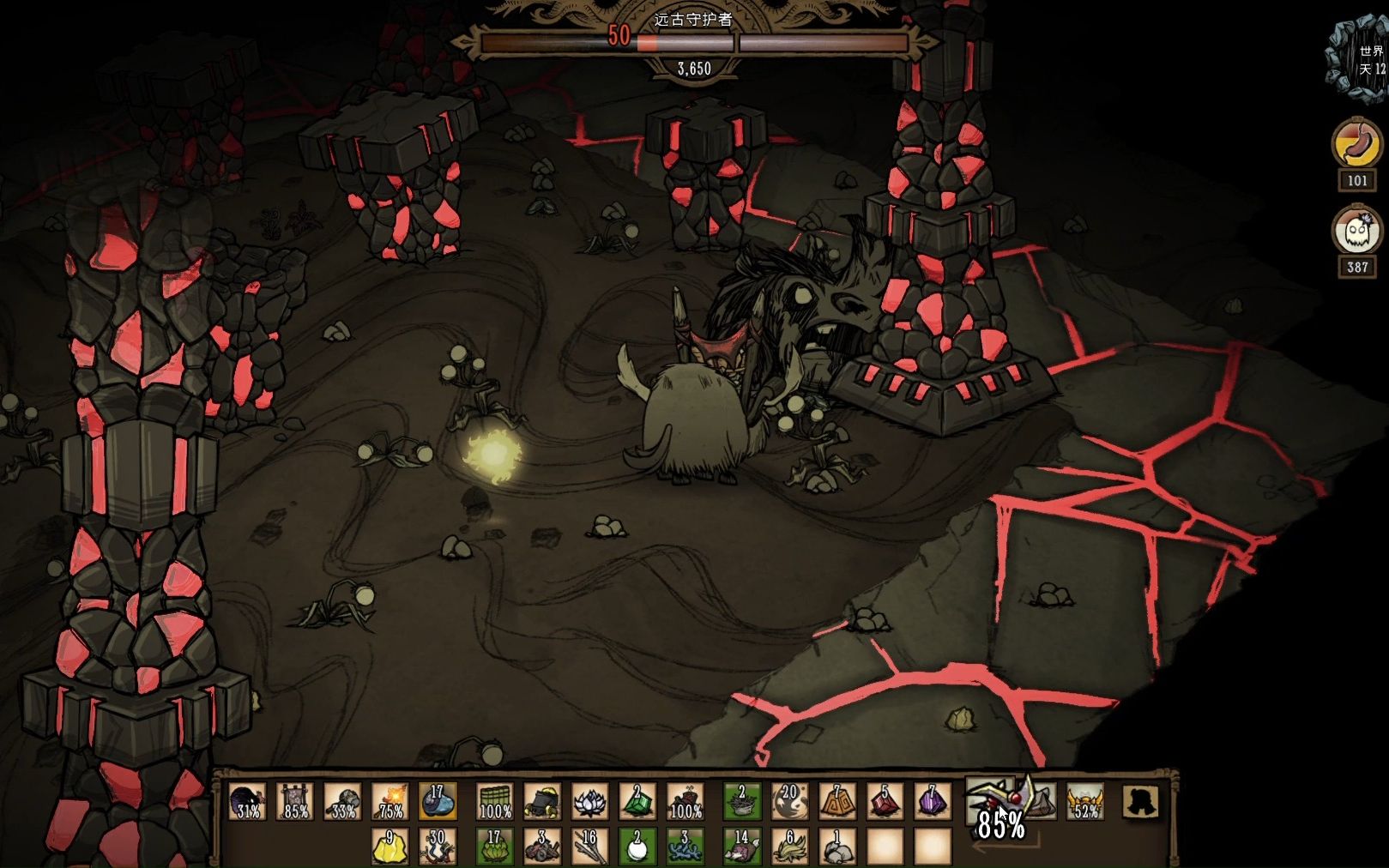Pick the stack of 17 blue rocks

click(438, 801)
